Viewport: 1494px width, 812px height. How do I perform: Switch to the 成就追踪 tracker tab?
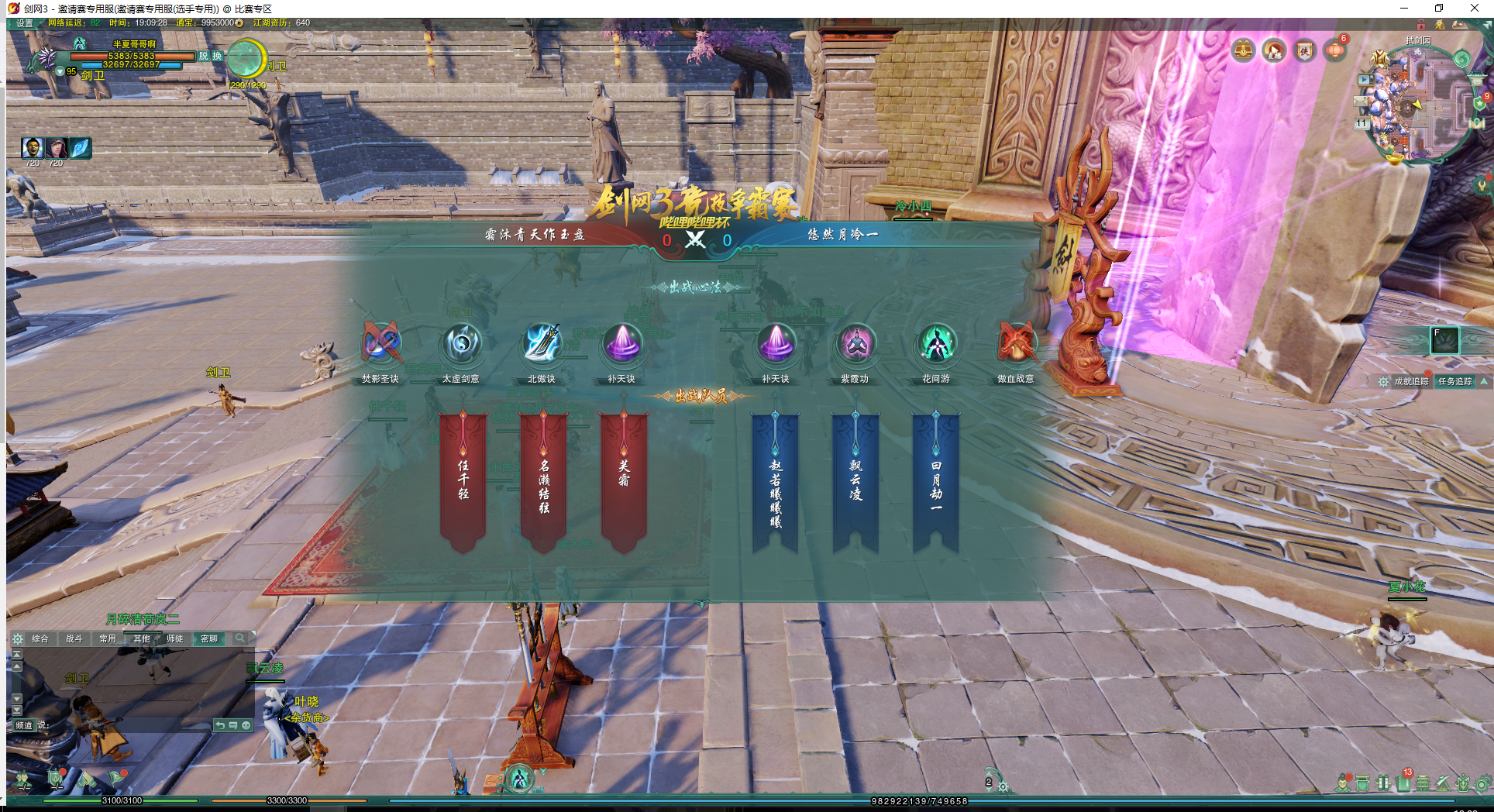point(1411,381)
